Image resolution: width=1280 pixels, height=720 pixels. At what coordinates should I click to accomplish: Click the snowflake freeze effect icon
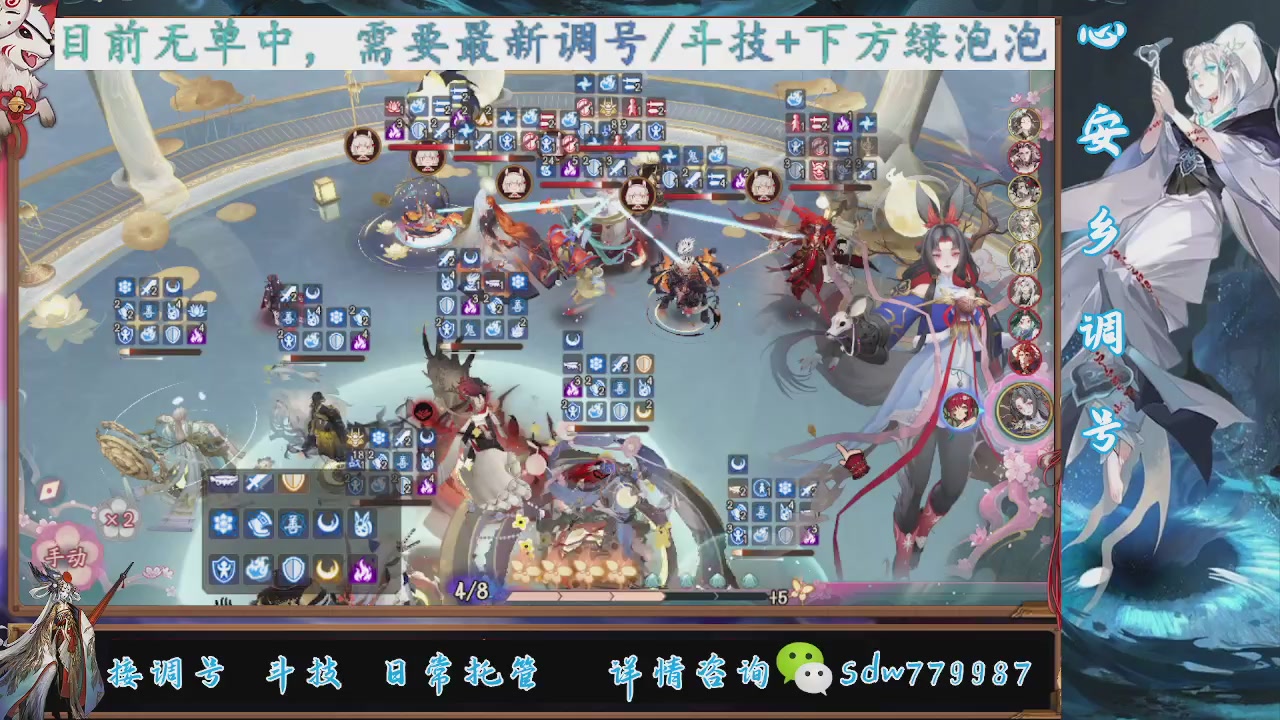tap(225, 523)
